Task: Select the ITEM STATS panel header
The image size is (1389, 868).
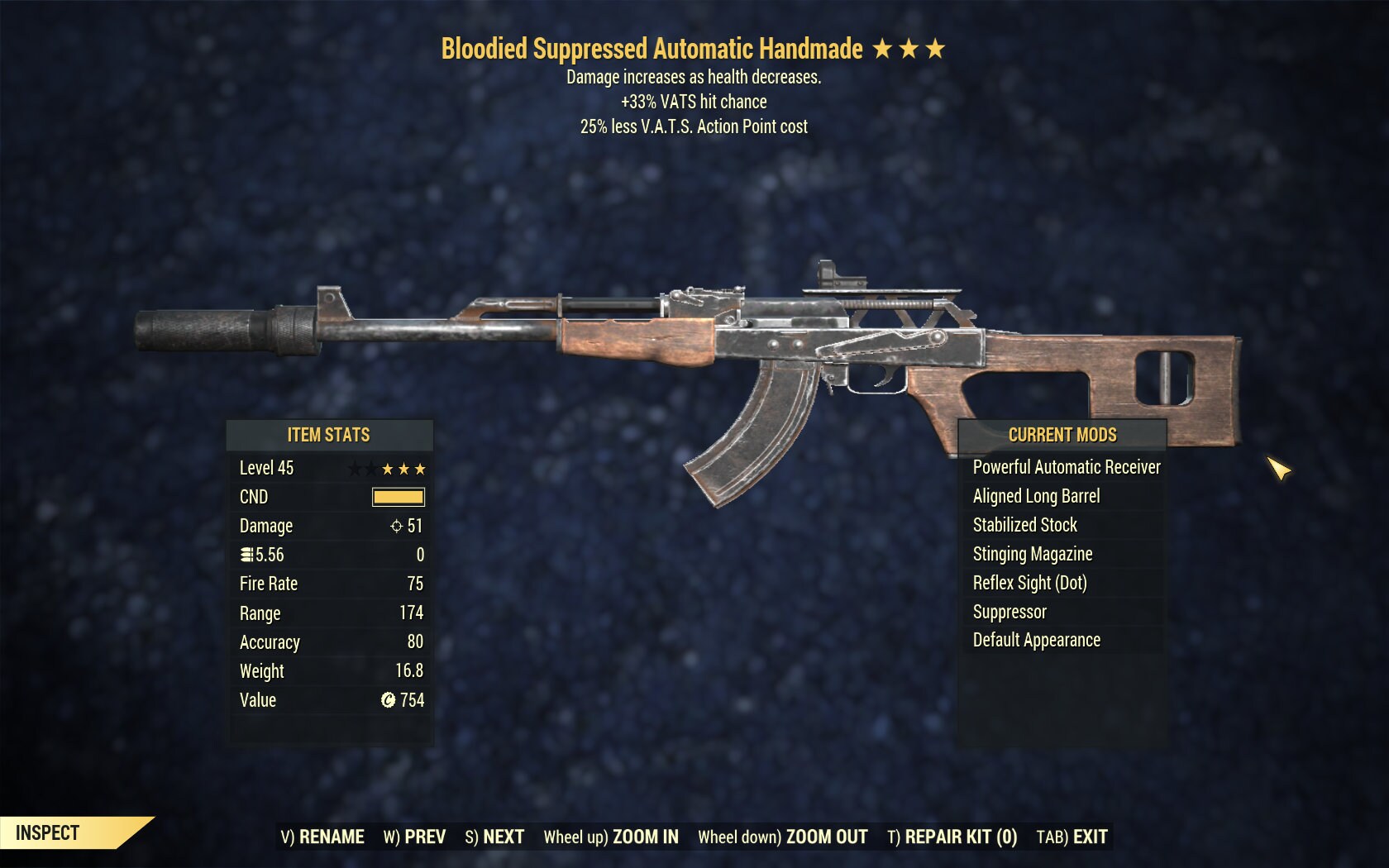Action: click(329, 435)
